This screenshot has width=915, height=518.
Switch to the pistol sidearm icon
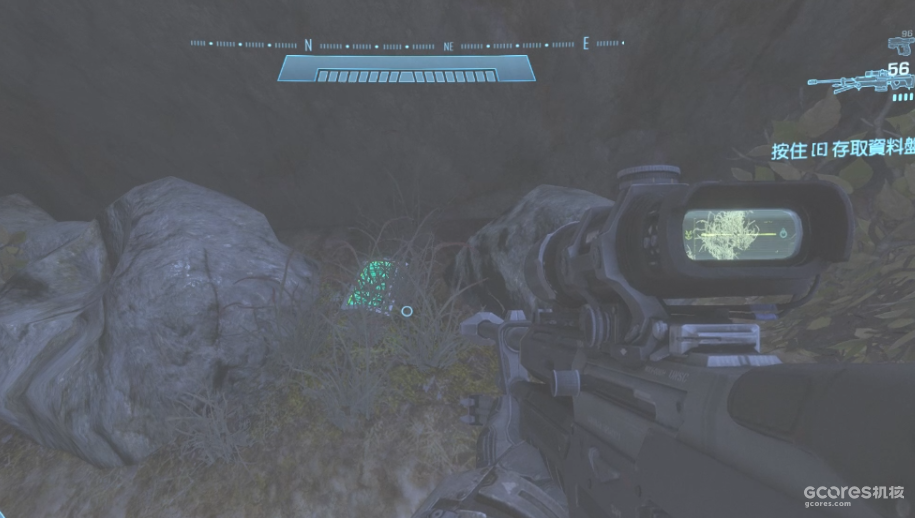(900, 44)
